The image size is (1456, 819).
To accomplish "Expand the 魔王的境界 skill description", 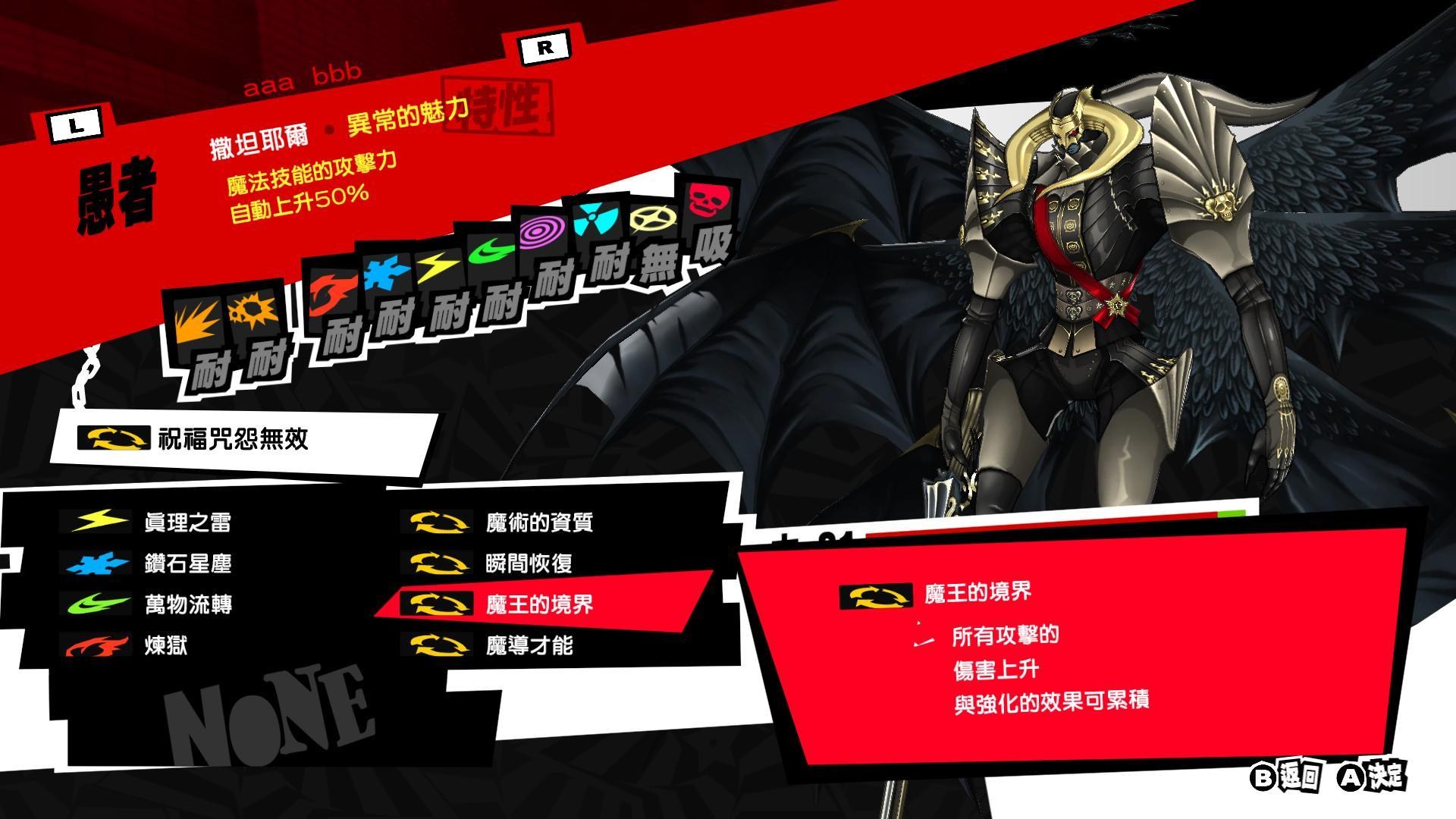I will pyautogui.click(x=541, y=605).
